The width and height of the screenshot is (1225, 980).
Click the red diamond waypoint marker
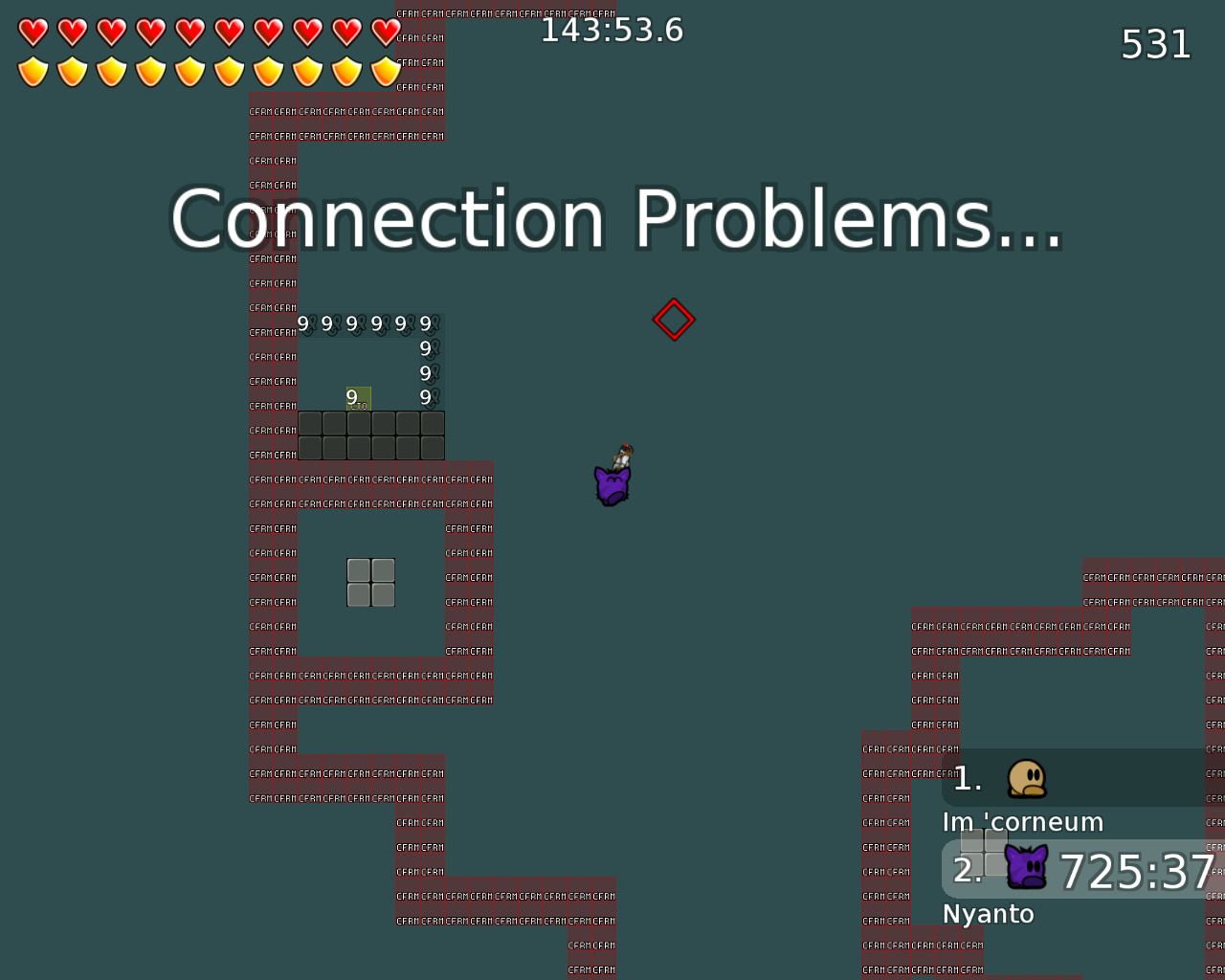[674, 318]
